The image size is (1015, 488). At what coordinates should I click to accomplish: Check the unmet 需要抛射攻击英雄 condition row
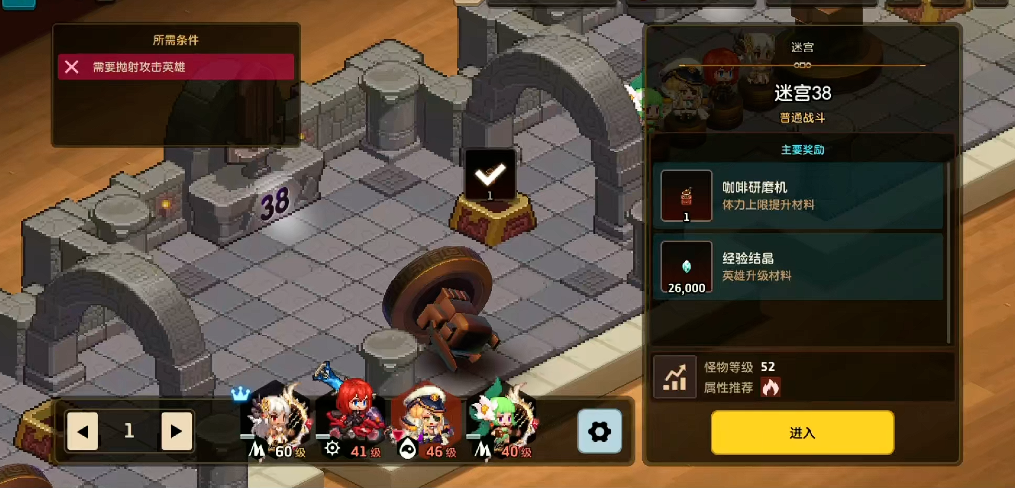(175, 67)
